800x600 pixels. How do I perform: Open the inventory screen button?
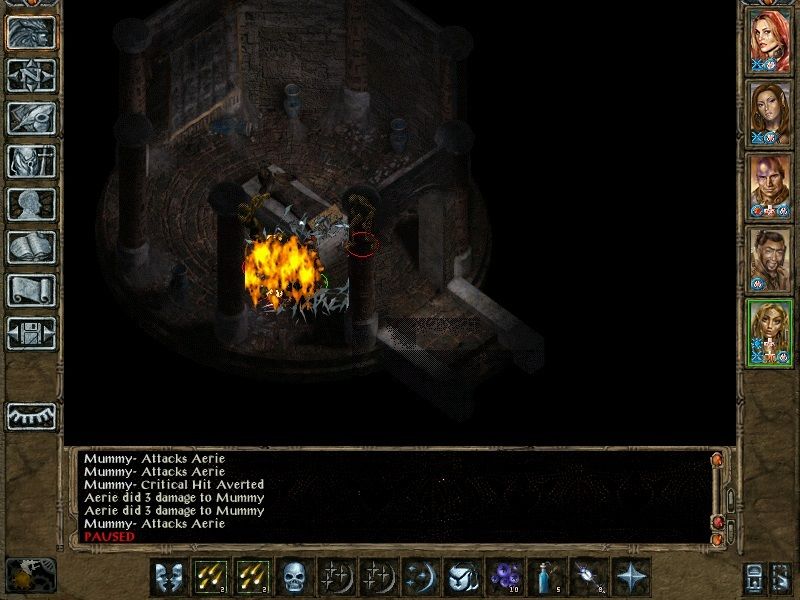(31, 161)
